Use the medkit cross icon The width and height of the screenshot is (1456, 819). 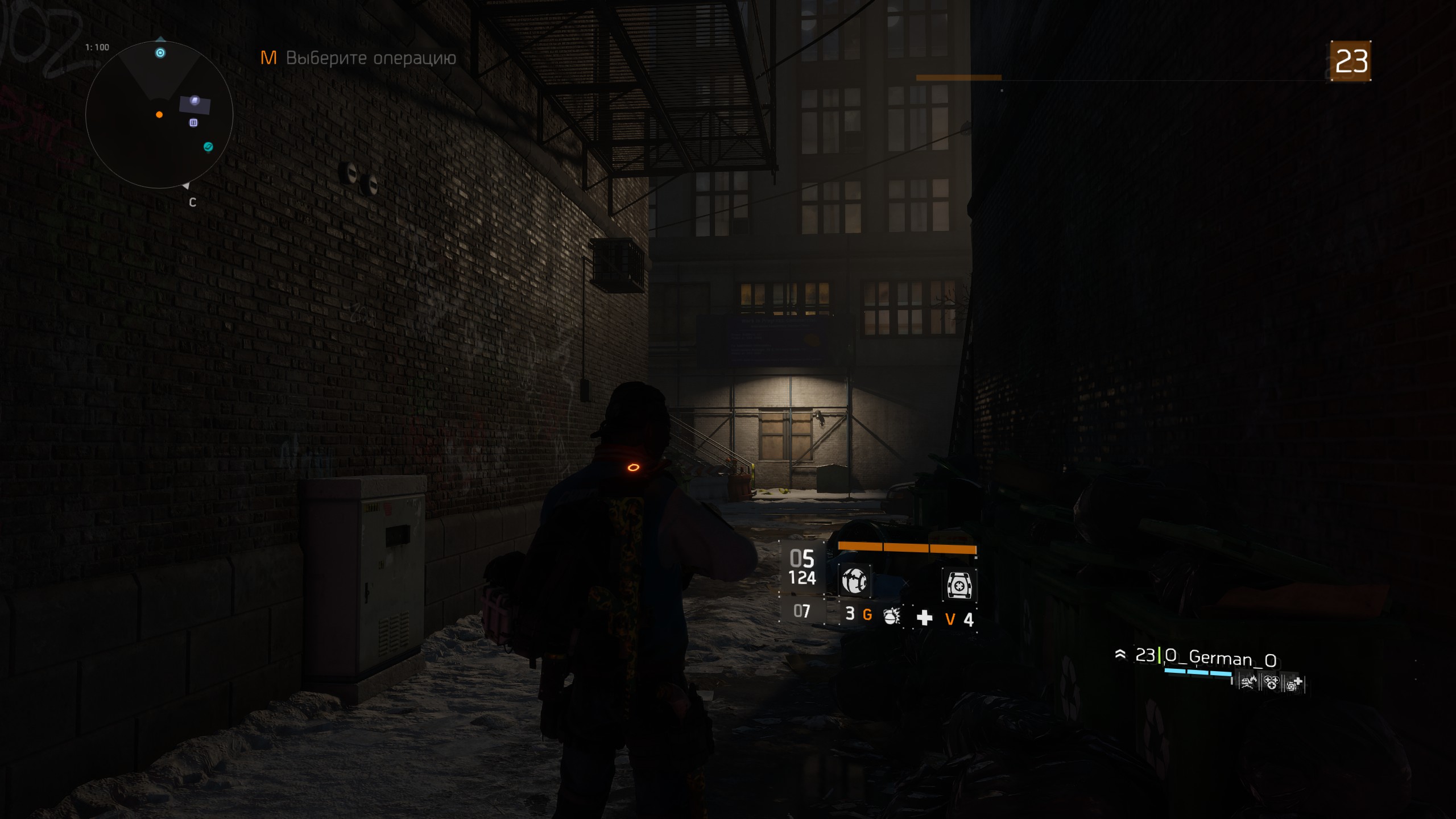tap(925, 618)
